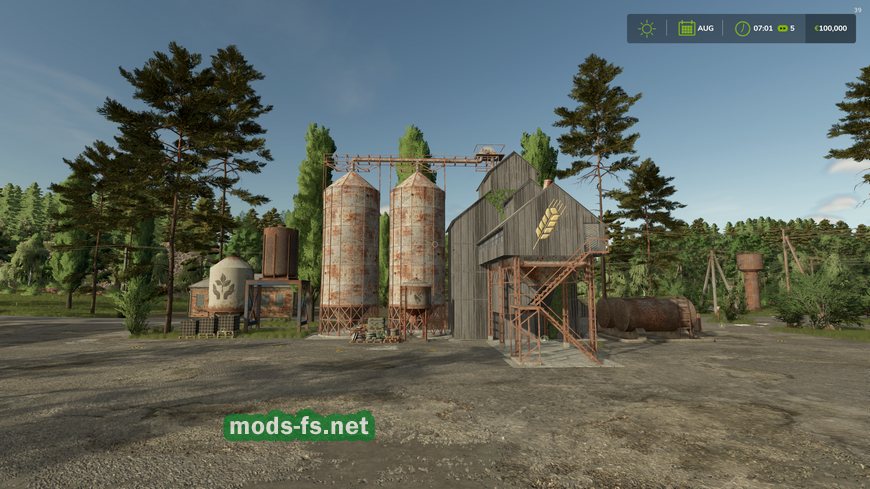Screen dimensions: 870x489
Task: Open the mods-fs.net watermark link
Action: [299, 427]
